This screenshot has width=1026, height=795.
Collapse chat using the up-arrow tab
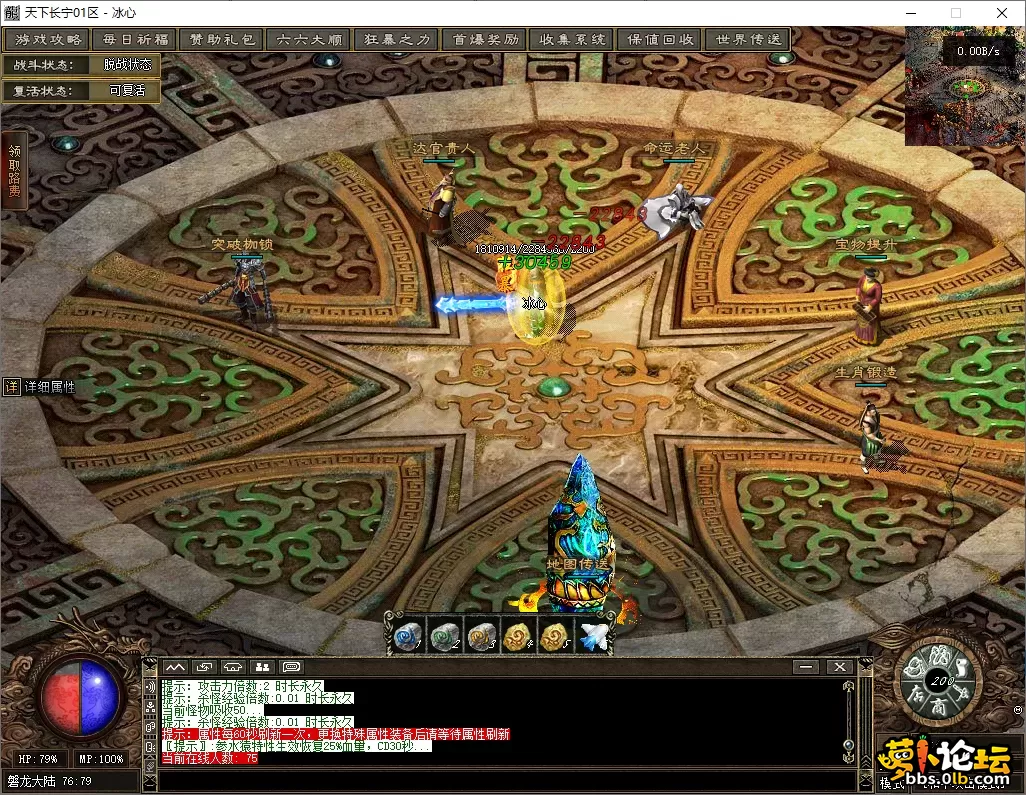175,667
